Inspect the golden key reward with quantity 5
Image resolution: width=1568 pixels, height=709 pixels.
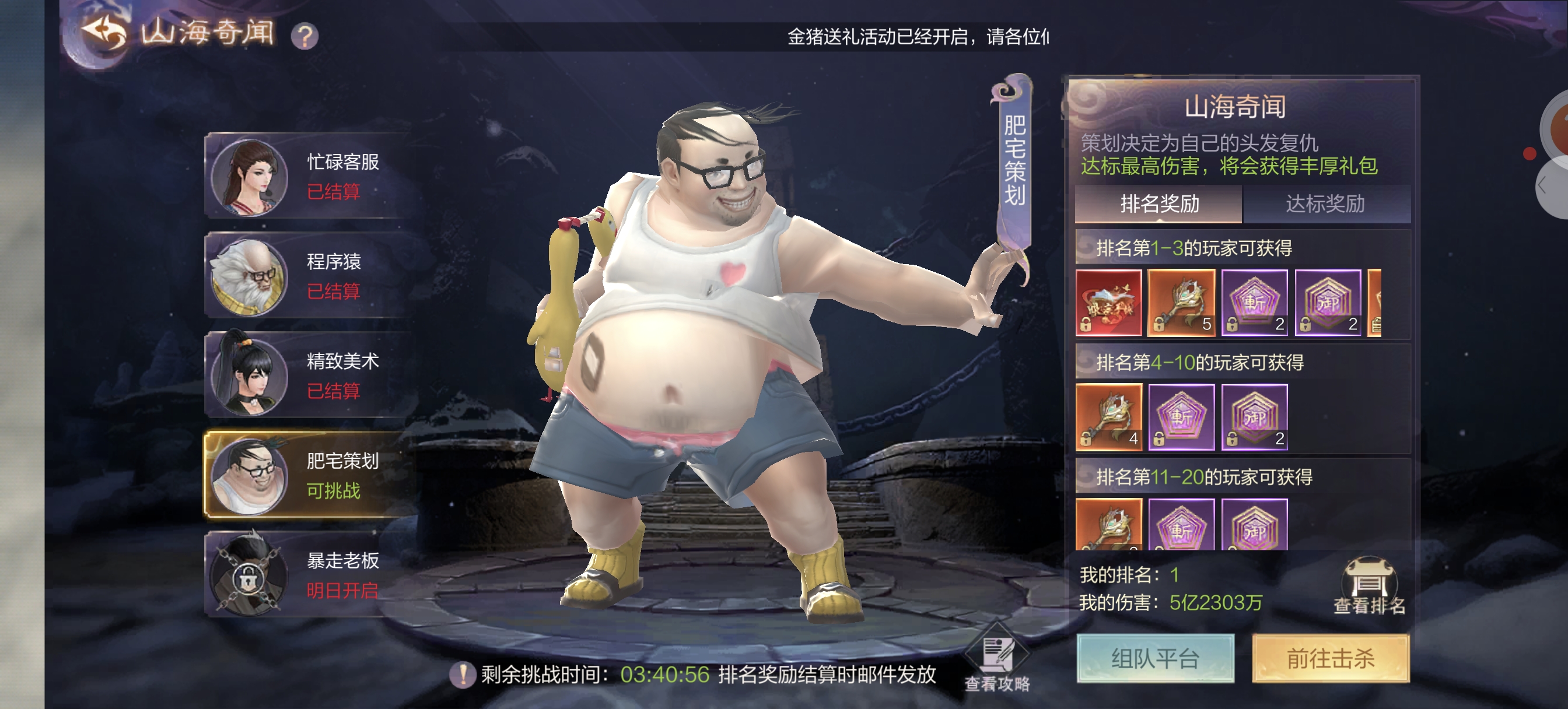tap(1181, 303)
